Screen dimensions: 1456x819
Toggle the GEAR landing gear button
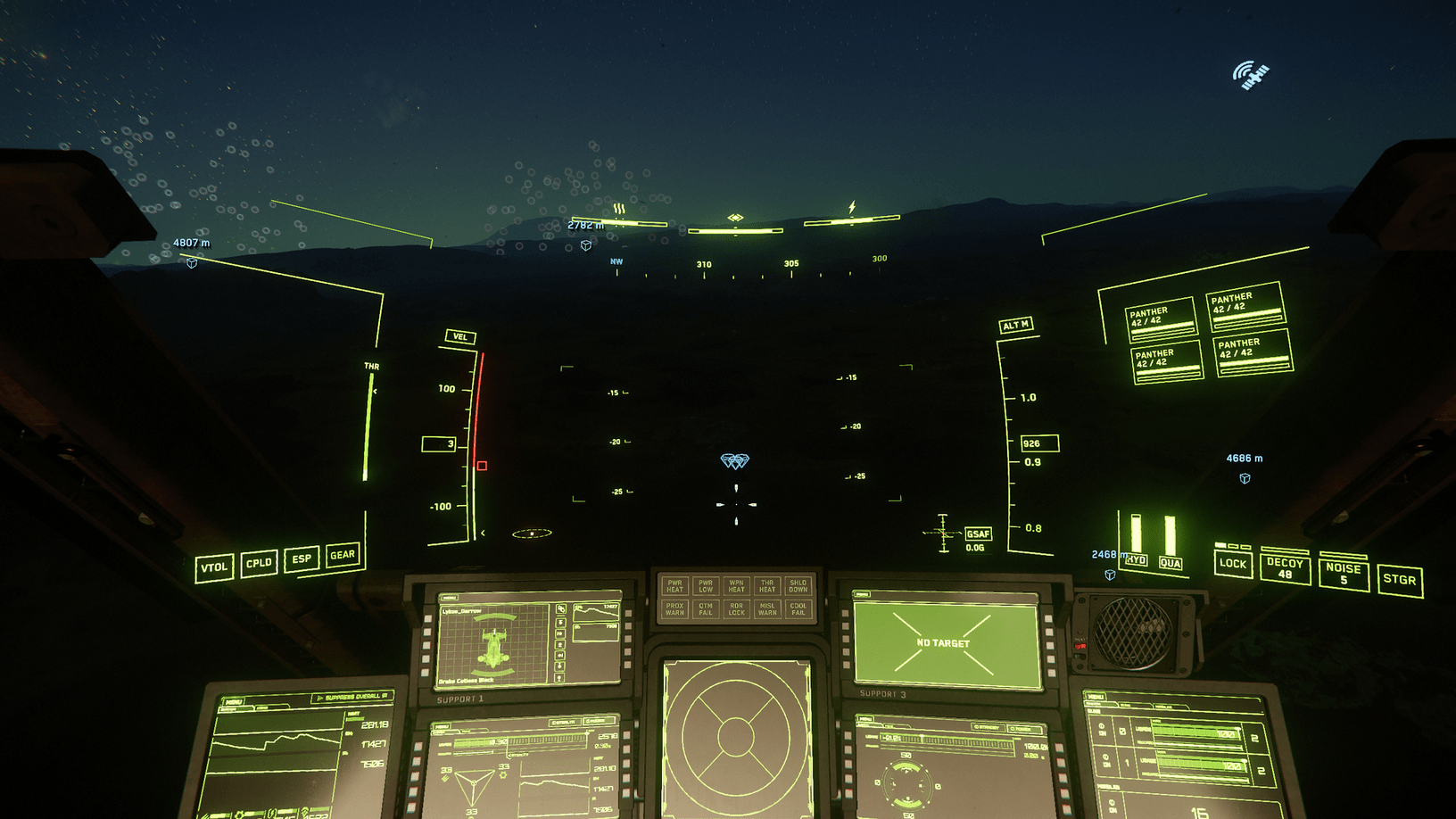pos(343,555)
